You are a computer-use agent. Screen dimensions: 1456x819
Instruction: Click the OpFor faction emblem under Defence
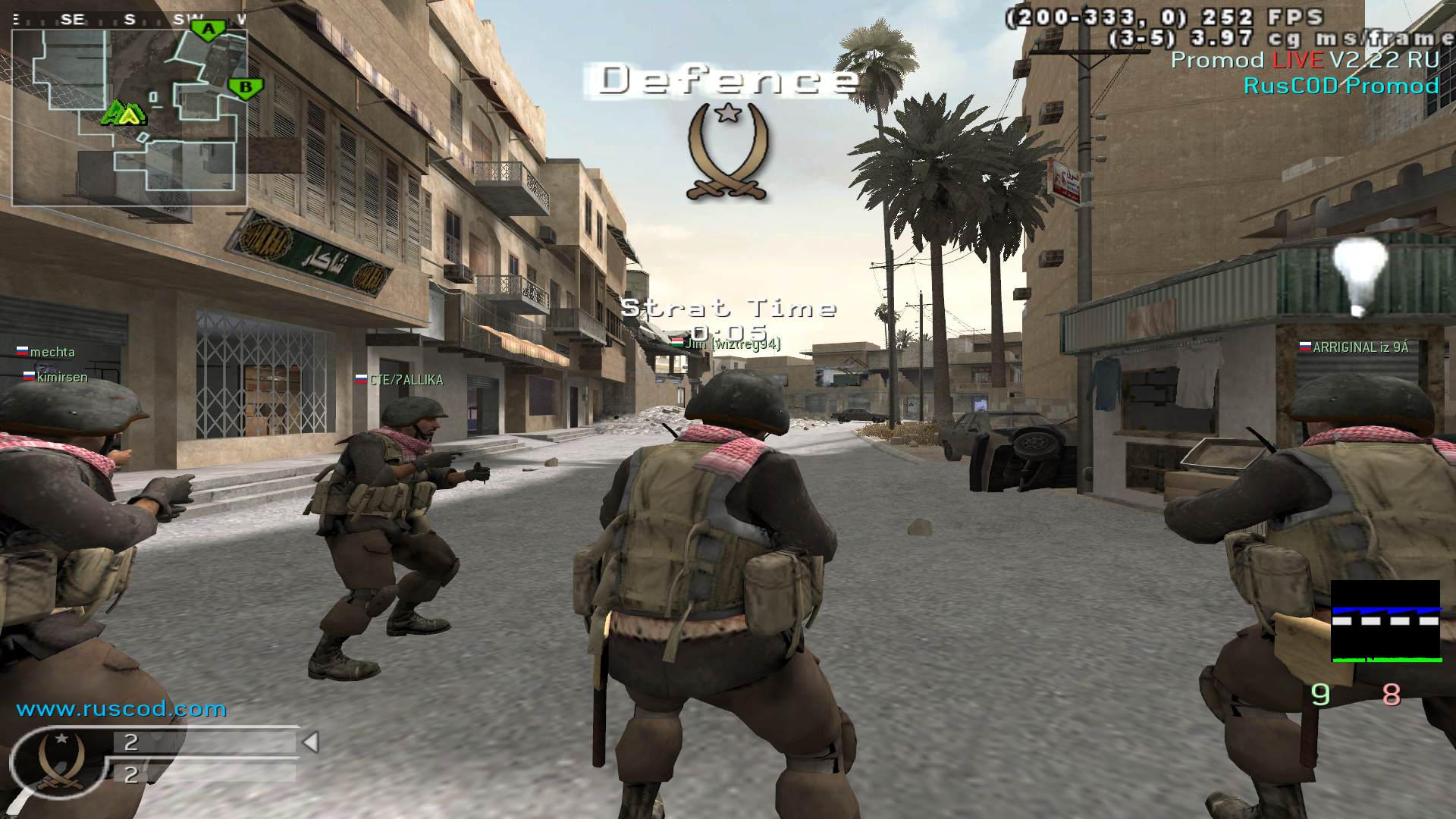(x=728, y=152)
